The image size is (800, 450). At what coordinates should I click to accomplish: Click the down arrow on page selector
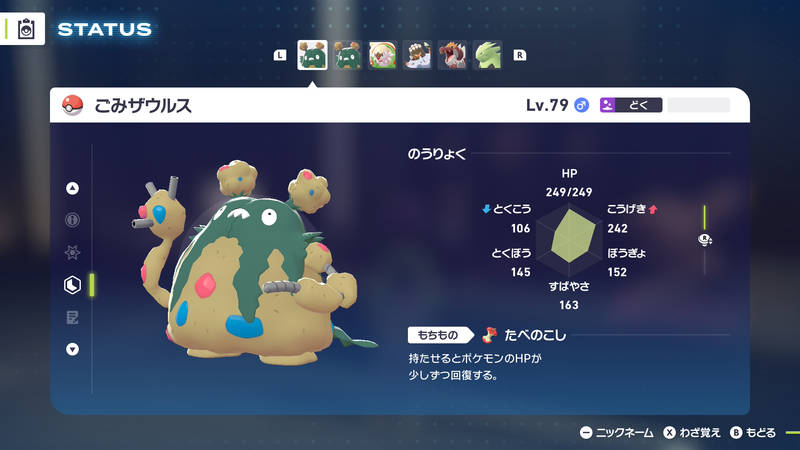[x=72, y=349]
